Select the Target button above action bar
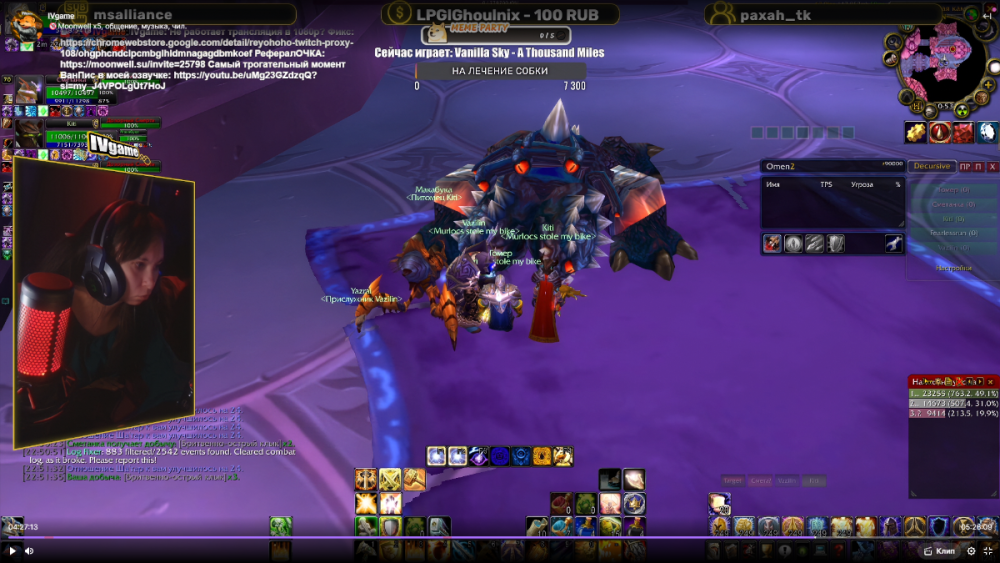Screen dimensions: 1000x563 [733, 481]
